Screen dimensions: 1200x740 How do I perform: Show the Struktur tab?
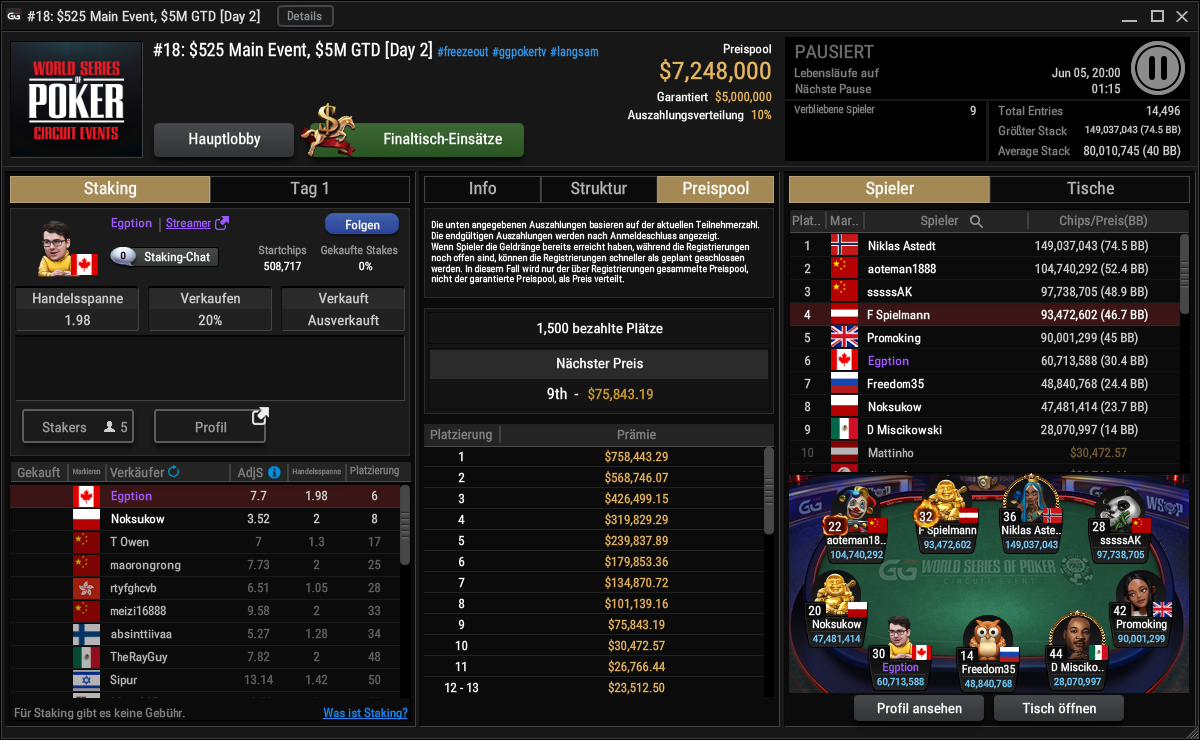coord(598,189)
